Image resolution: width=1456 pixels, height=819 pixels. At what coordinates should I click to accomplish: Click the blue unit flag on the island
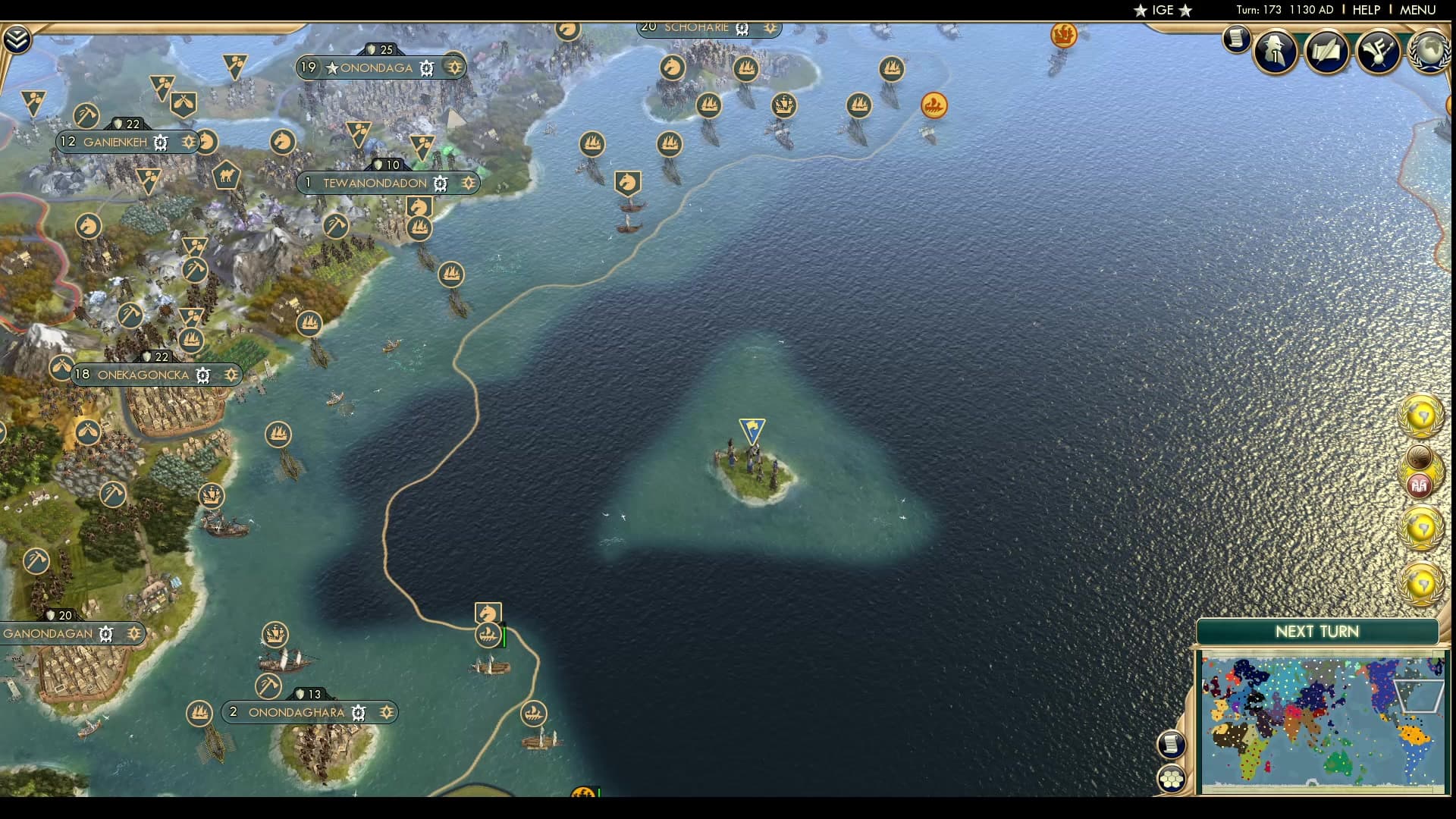click(x=751, y=430)
